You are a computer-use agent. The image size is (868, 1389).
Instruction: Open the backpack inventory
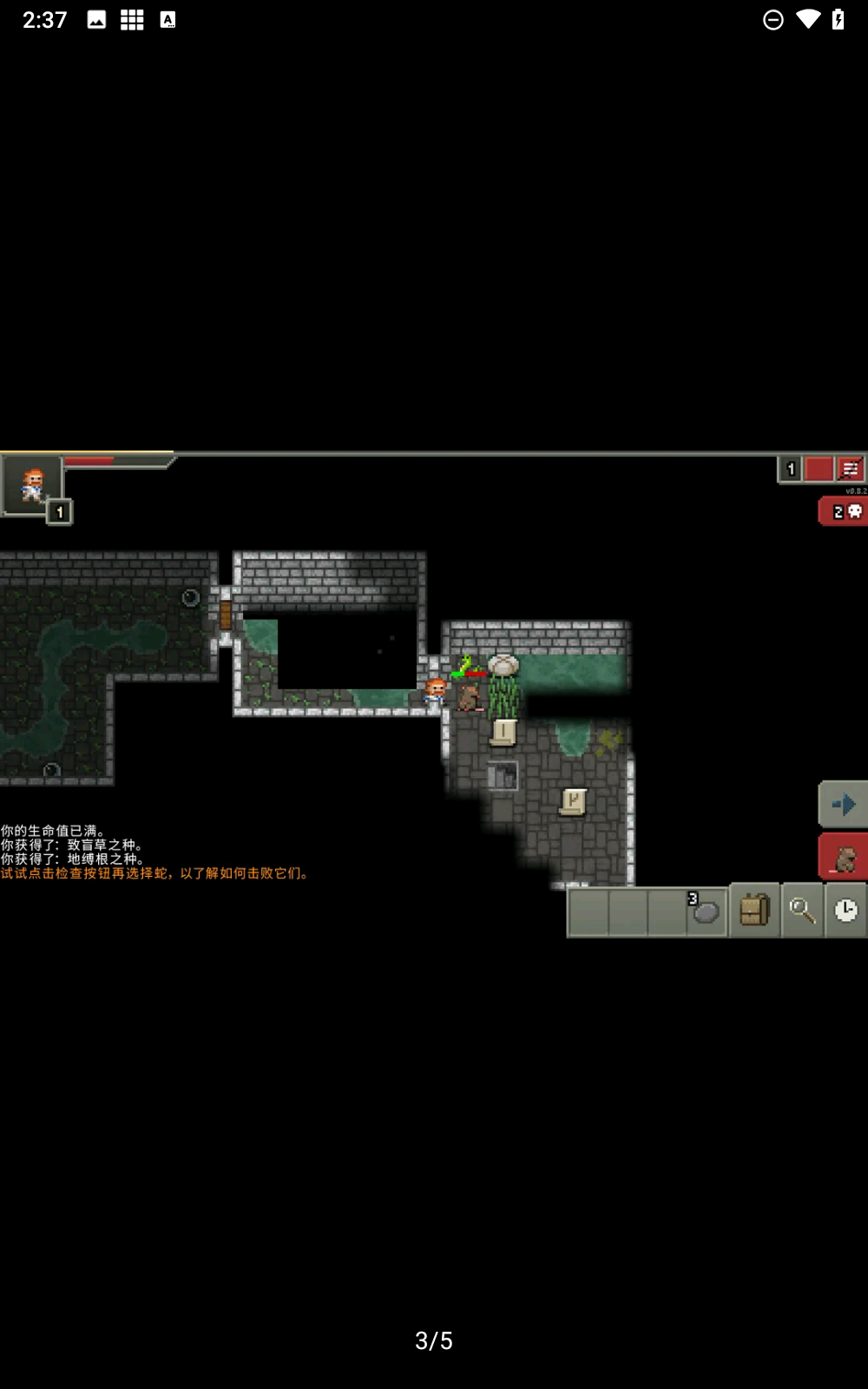click(754, 911)
